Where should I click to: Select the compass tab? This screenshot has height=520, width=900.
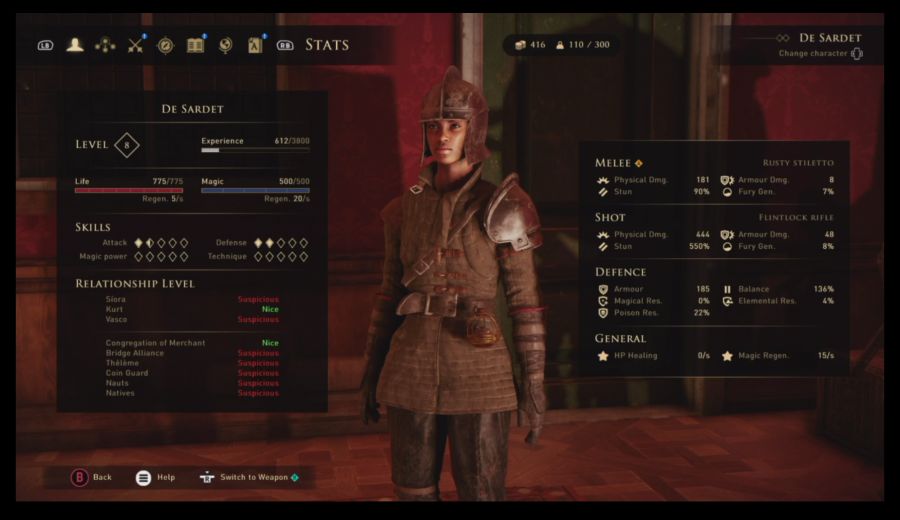166,44
